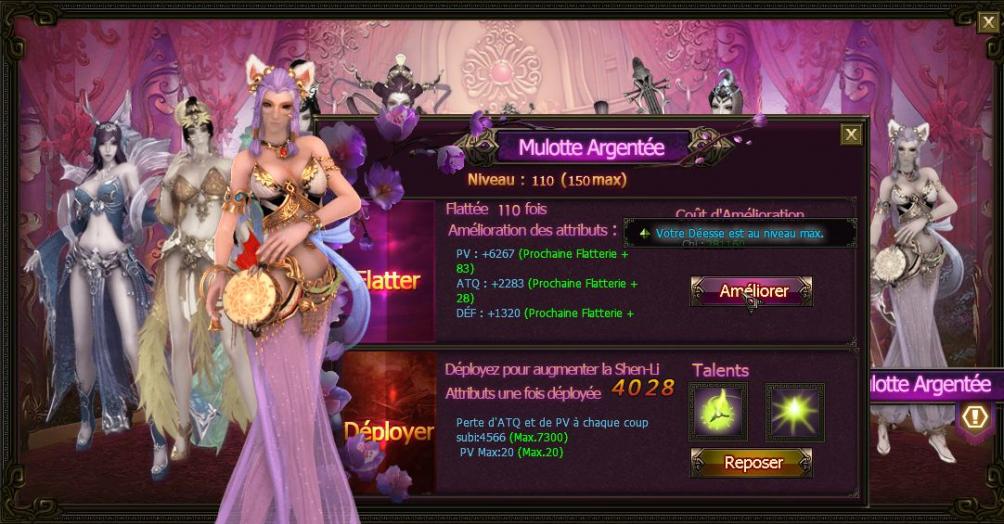Inspect the green claw talent icon
The image size is (1004, 524).
point(718,411)
